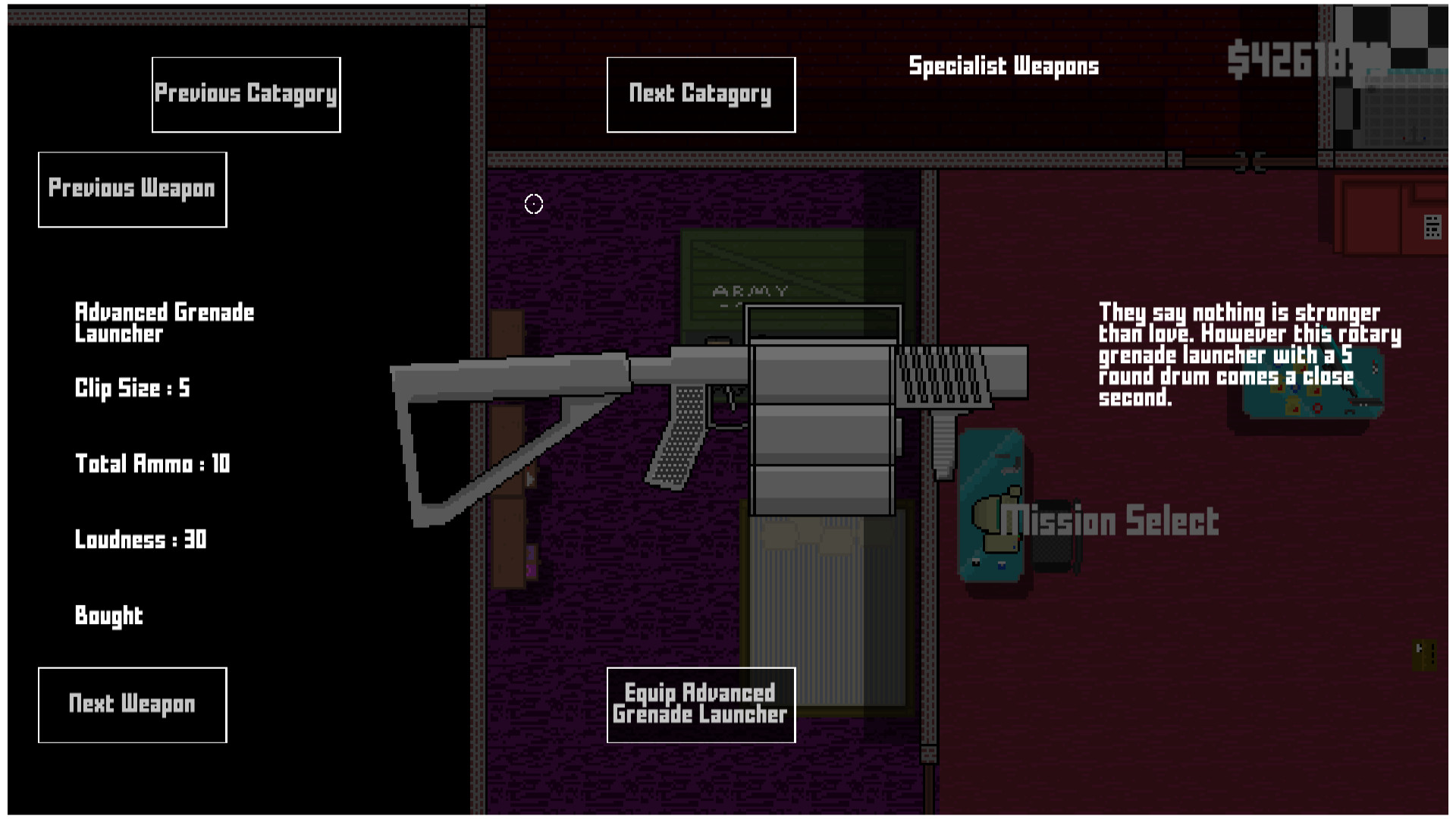This screenshot has width=1456, height=819.
Task: Click the Bought status indicator
Action: point(109,616)
